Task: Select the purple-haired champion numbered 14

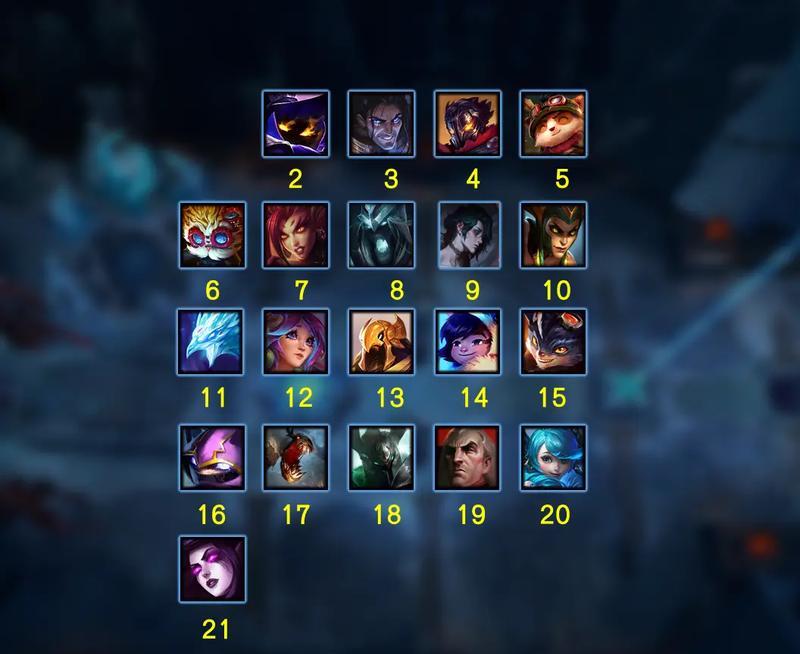Action: [467, 342]
